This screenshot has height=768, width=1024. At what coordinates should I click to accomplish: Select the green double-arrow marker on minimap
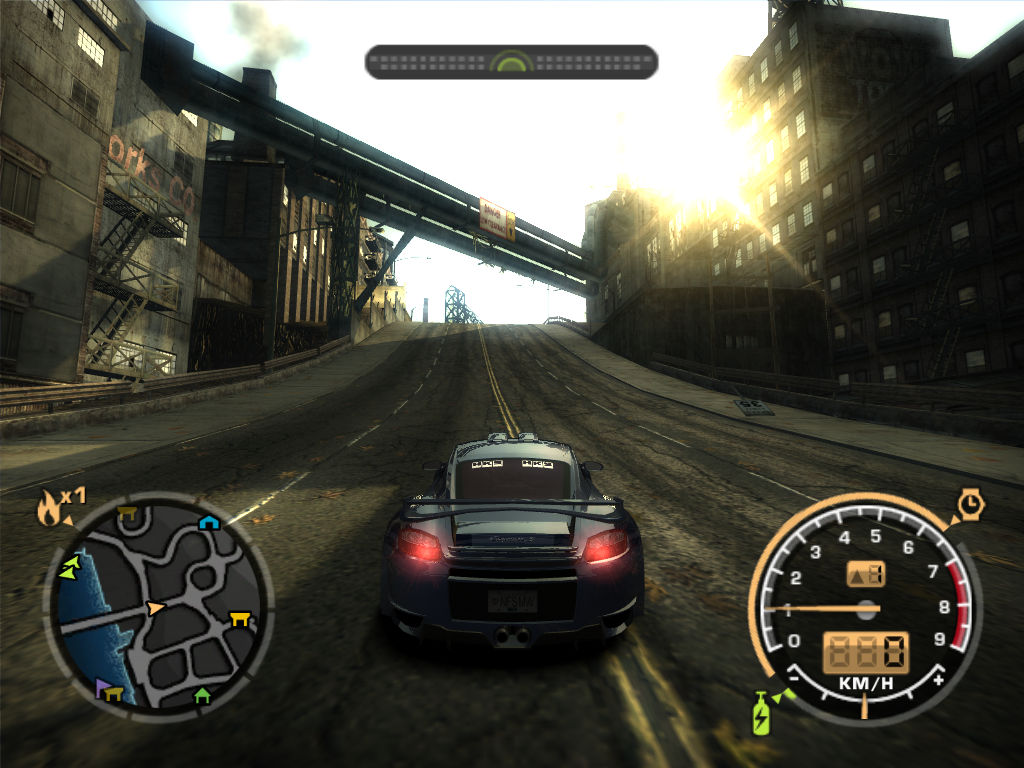tap(69, 570)
